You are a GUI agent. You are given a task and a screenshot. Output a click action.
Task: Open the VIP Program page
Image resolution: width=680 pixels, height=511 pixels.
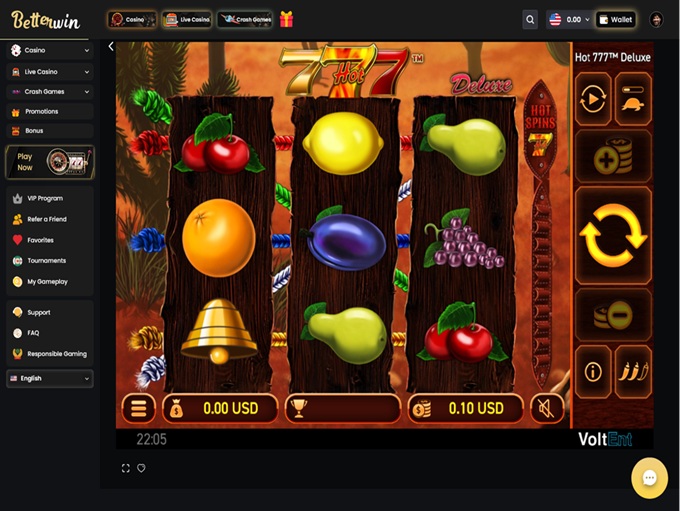pyautogui.click(x=44, y=198)
